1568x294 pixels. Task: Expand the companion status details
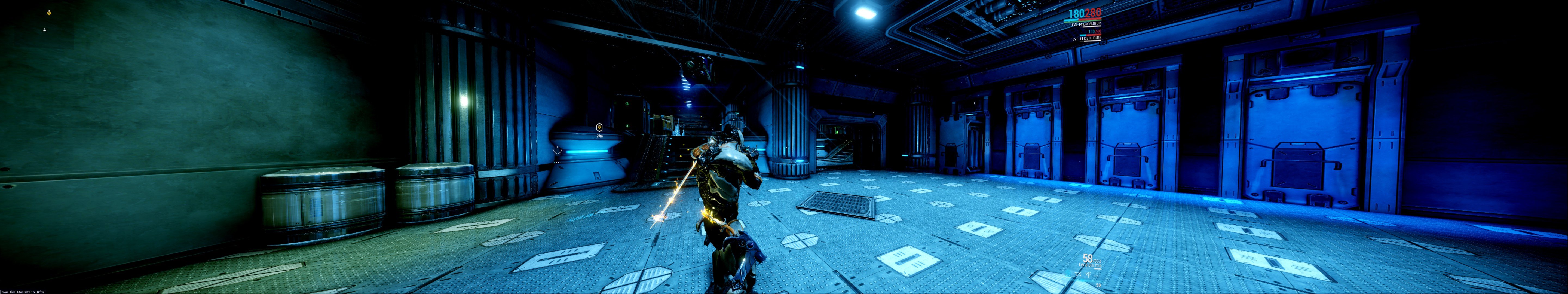(x=1088, y=39)
